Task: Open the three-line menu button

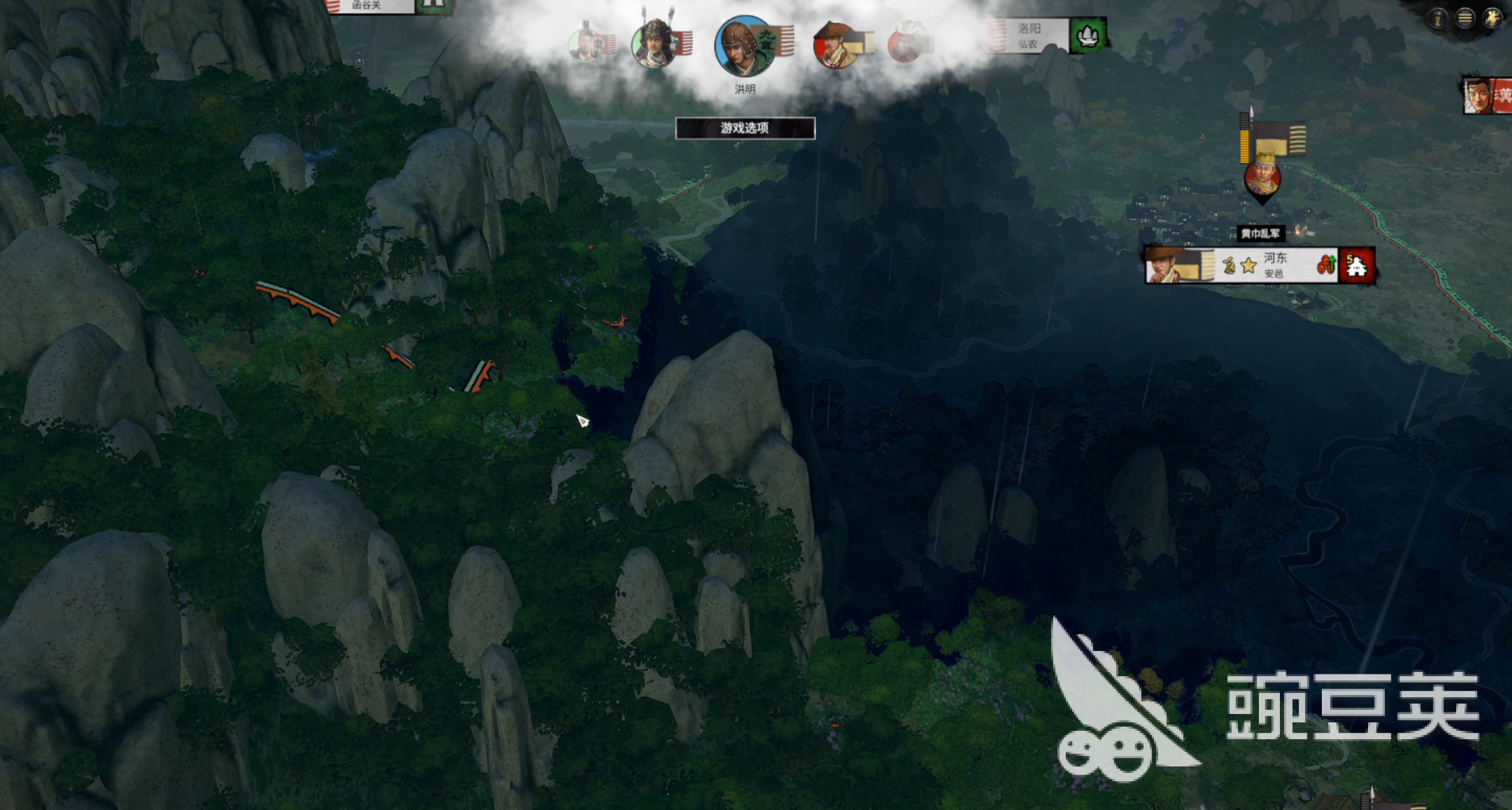Action: point(1465,18)
